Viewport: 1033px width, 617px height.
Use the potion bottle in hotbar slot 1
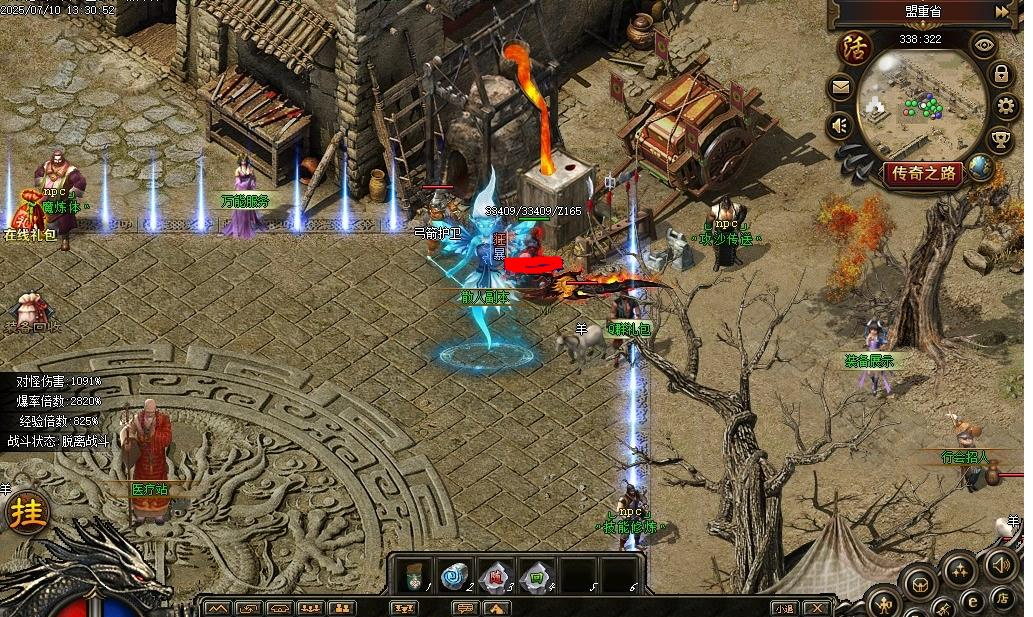click(414, 575)
